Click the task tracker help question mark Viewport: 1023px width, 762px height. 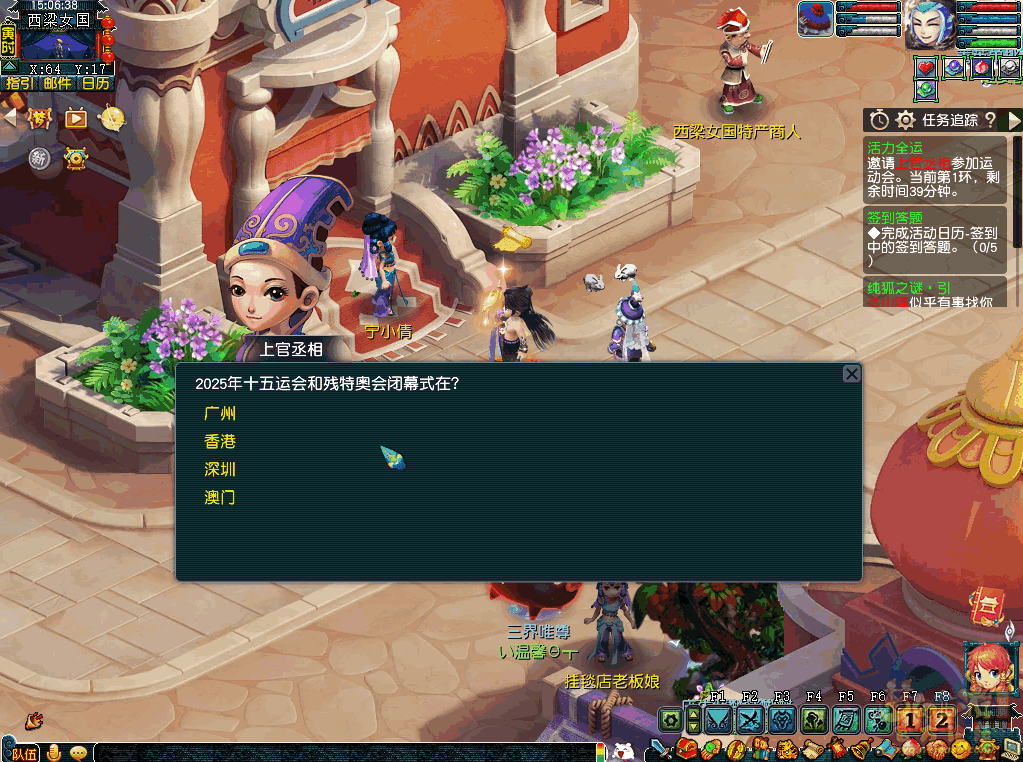click(x=990, y=120)
